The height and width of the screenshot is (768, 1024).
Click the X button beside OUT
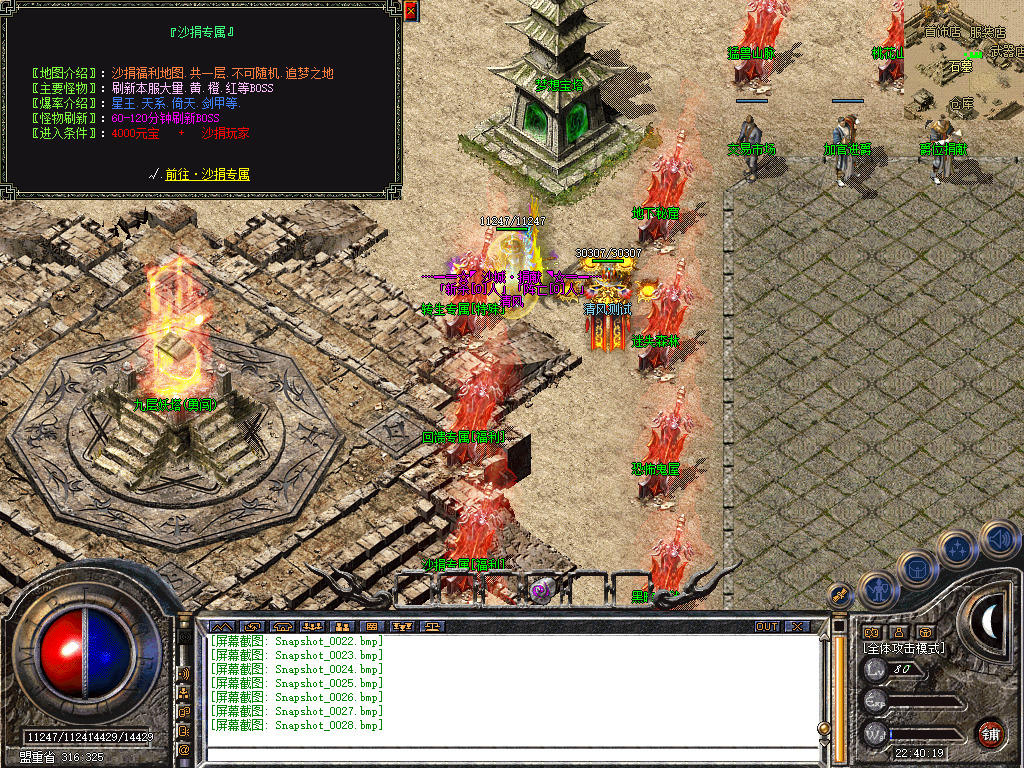tap(796, 626)
